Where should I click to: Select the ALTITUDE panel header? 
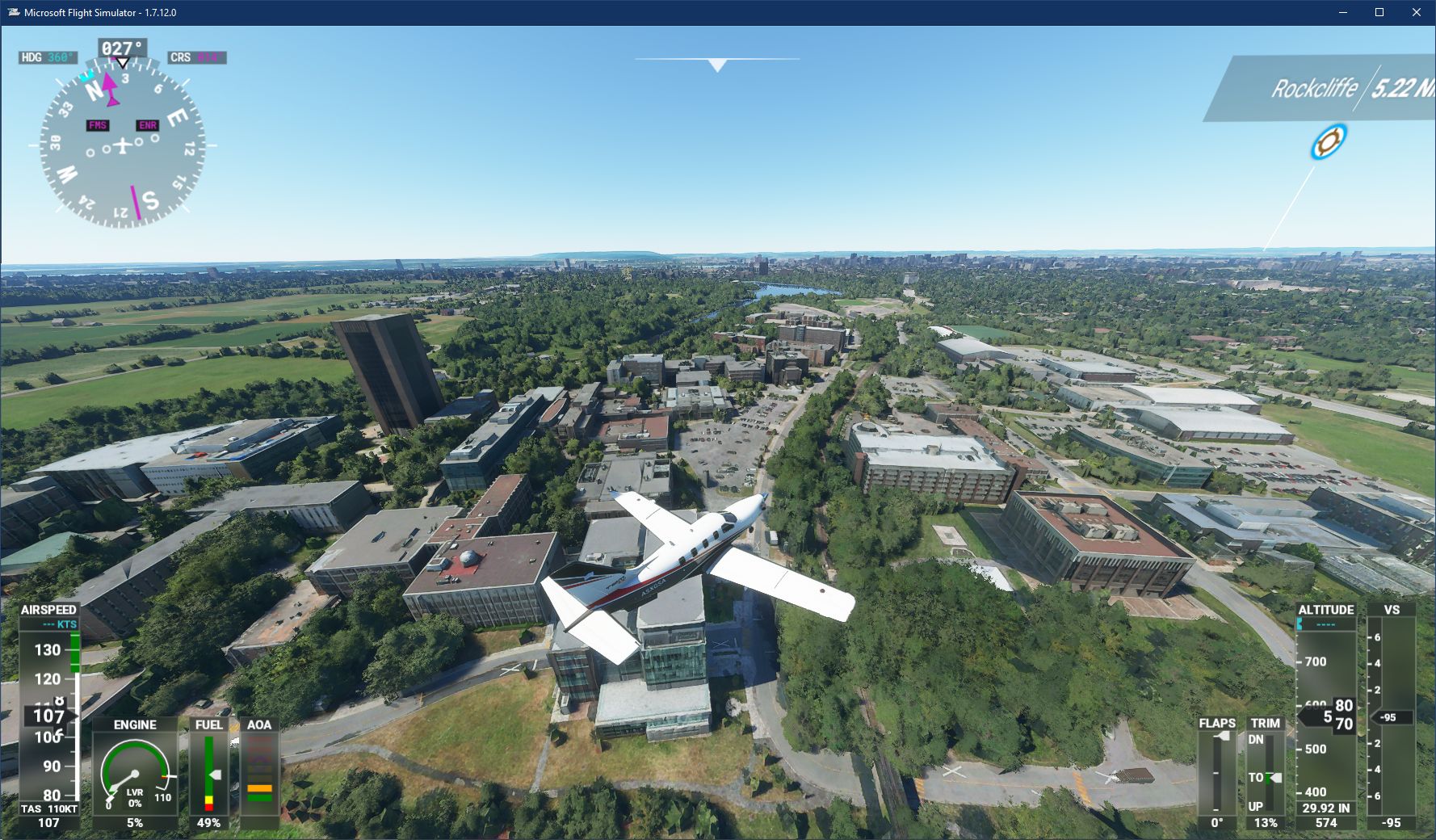(x=1327, y=611)
